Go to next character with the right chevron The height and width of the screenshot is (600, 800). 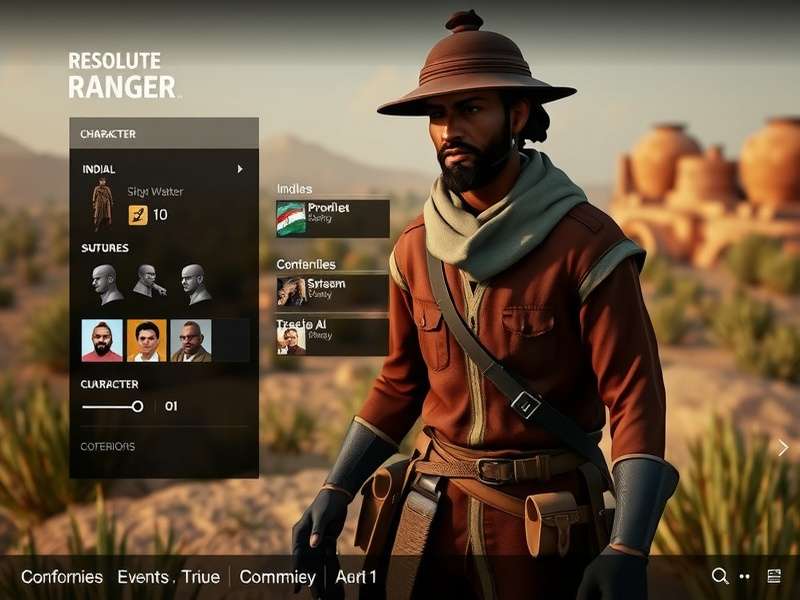point(783,447)
